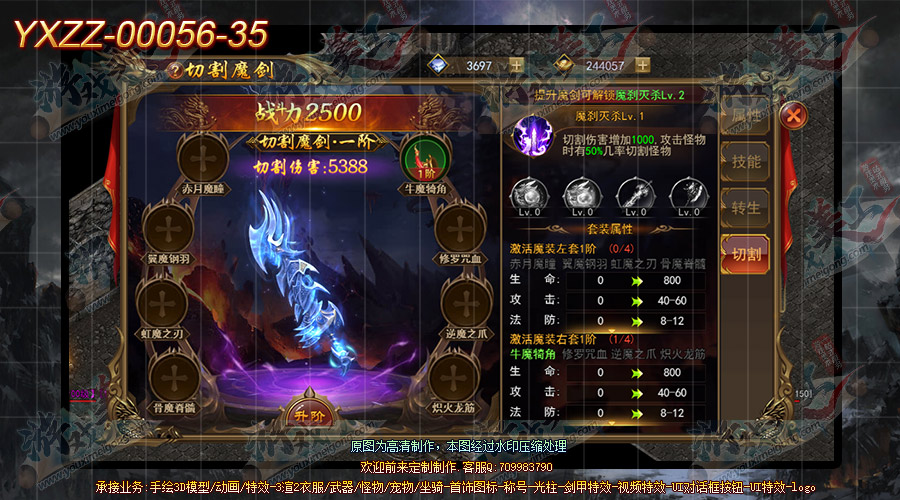The height and width of the screenshot is (500, 900).
Task: Open the question mark help icon
Action: (177, 70)
